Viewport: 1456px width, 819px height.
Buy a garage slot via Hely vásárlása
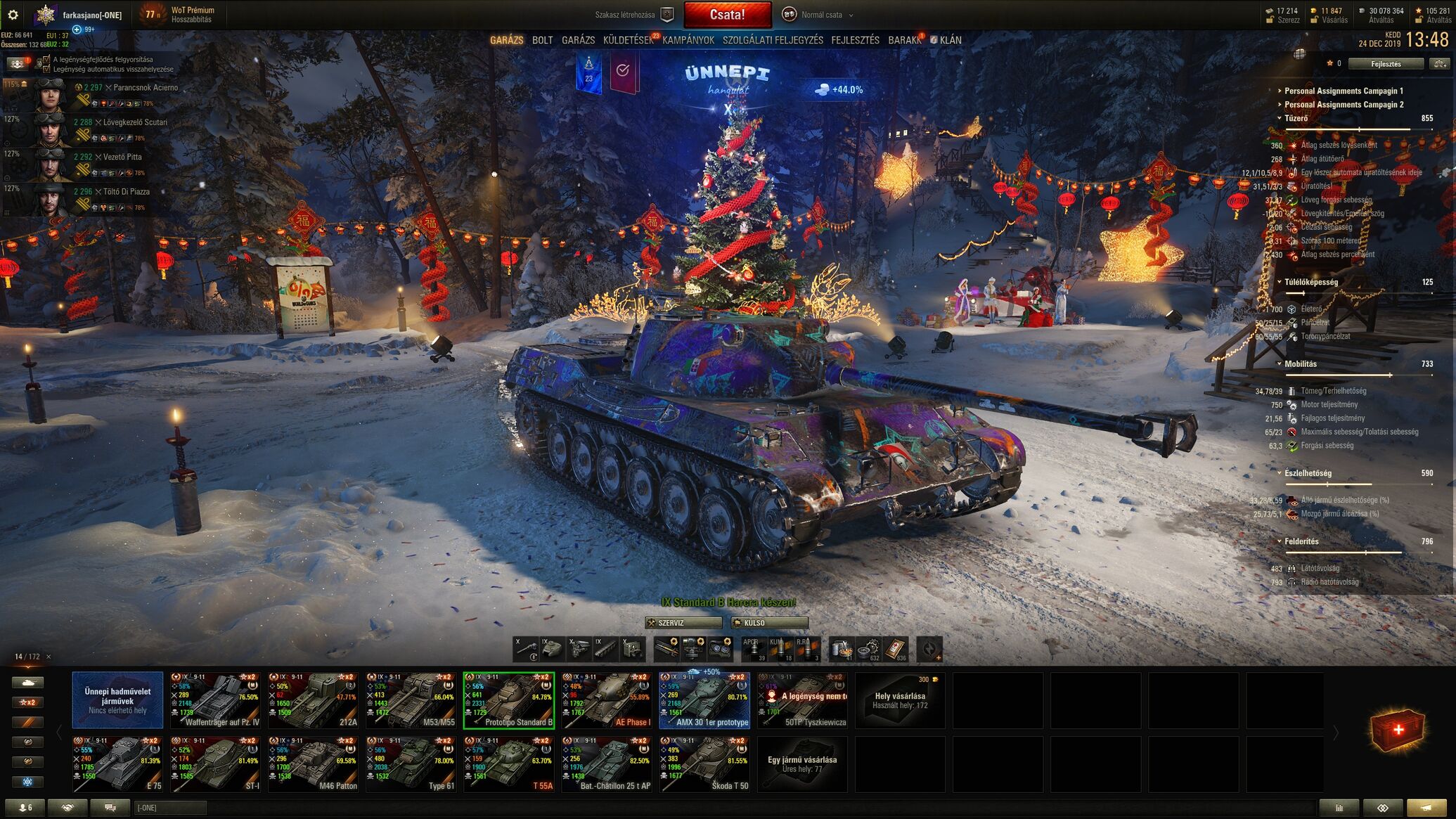(x=900, y=700)
